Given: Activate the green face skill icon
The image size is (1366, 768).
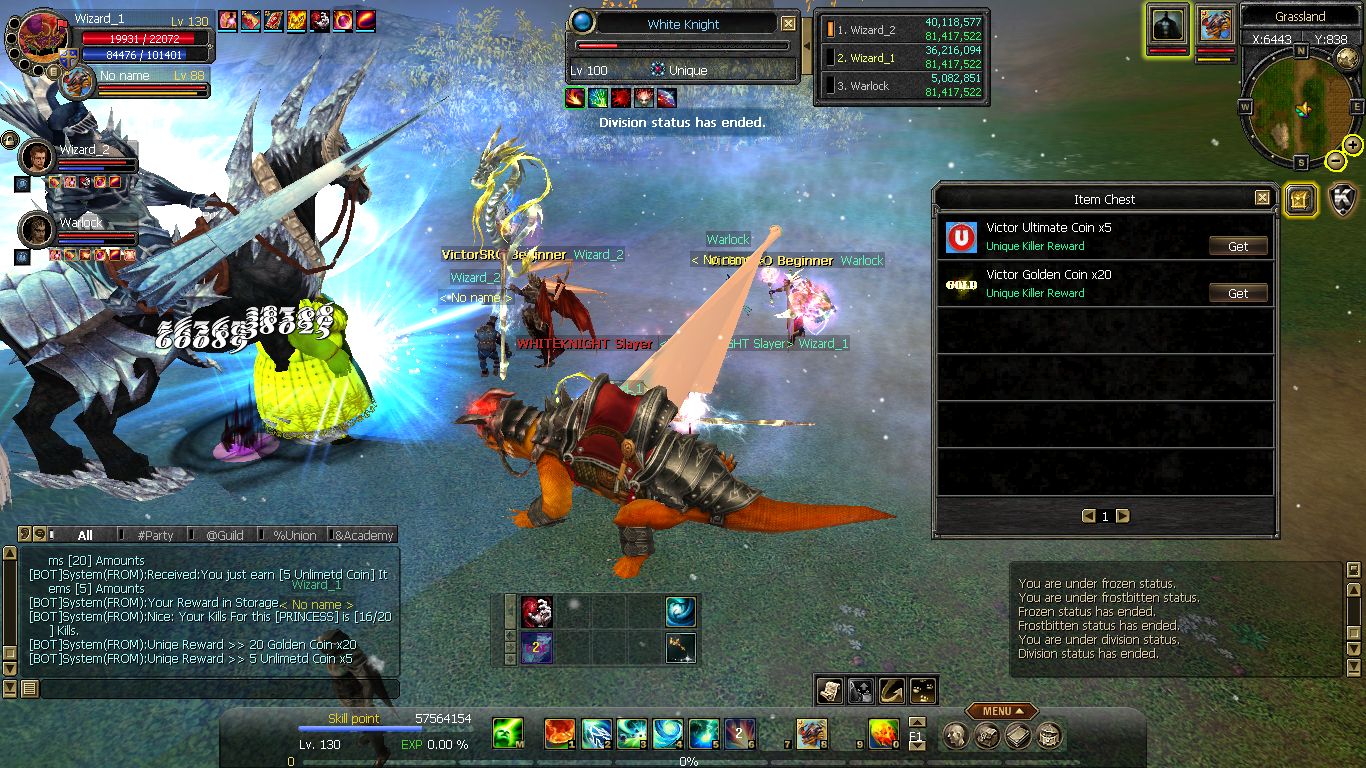Looking at the screenshot, I should coord(508,734).
